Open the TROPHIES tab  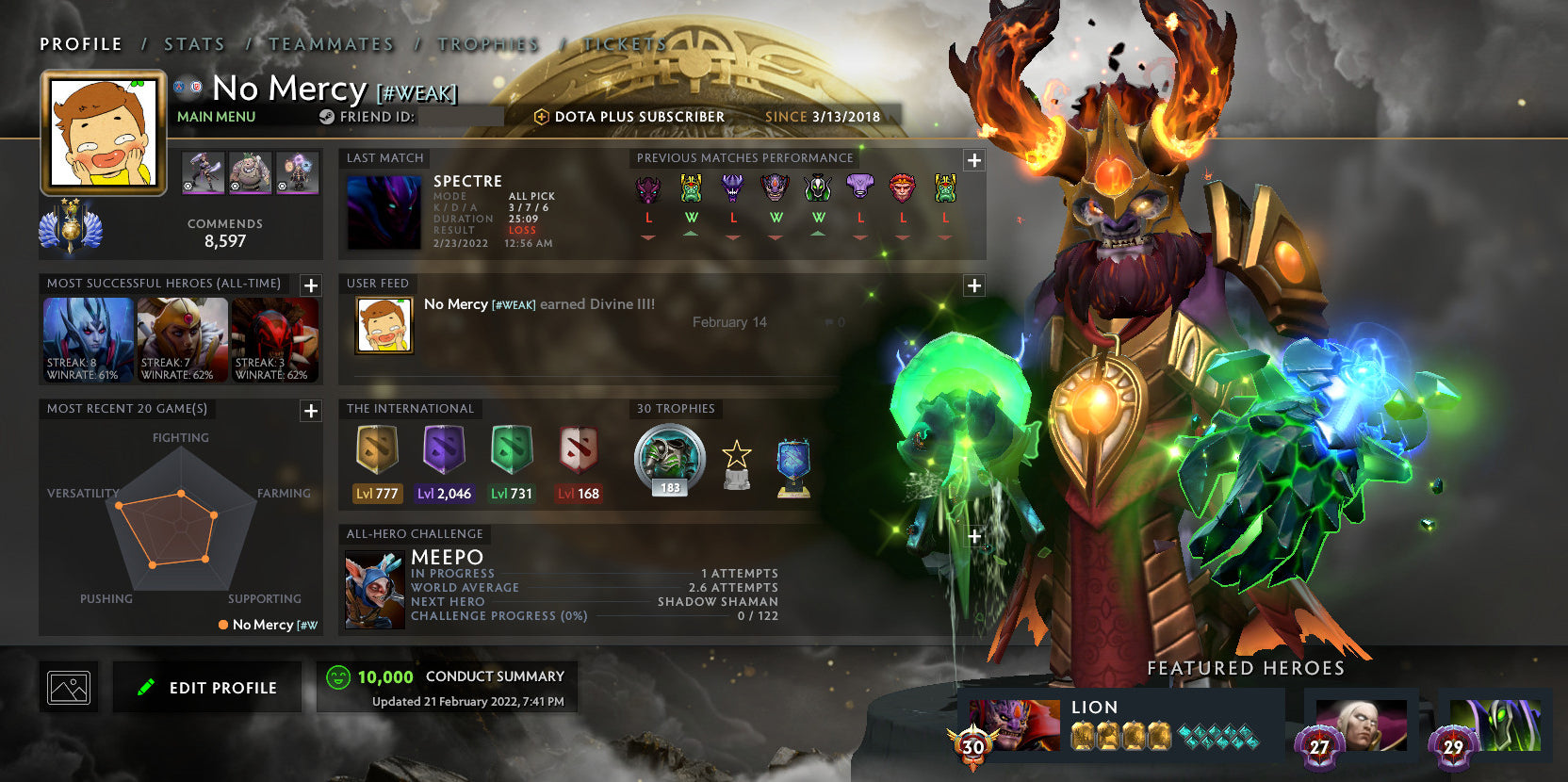tap(489, 43)
